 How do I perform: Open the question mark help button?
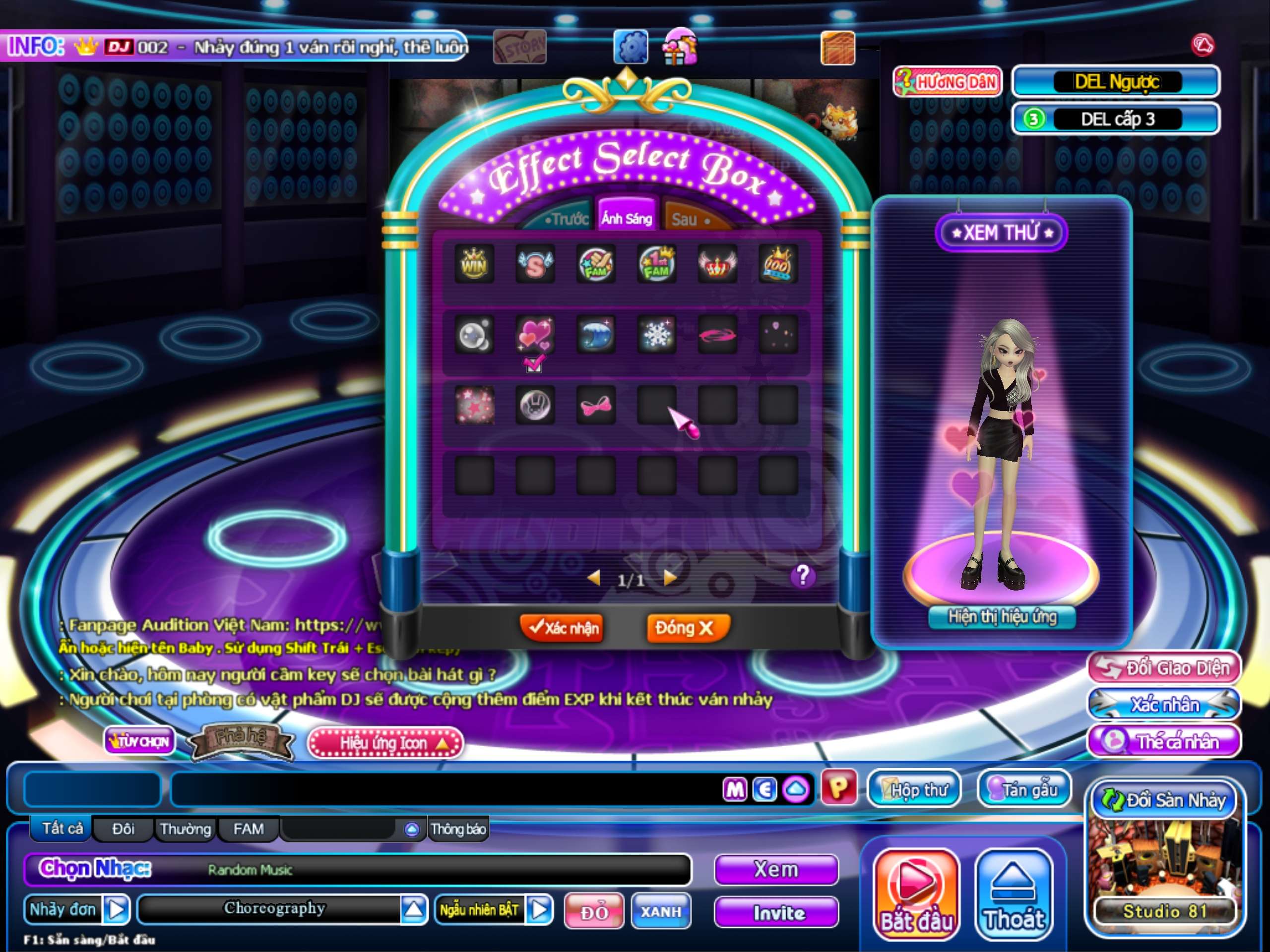(803, 576)
